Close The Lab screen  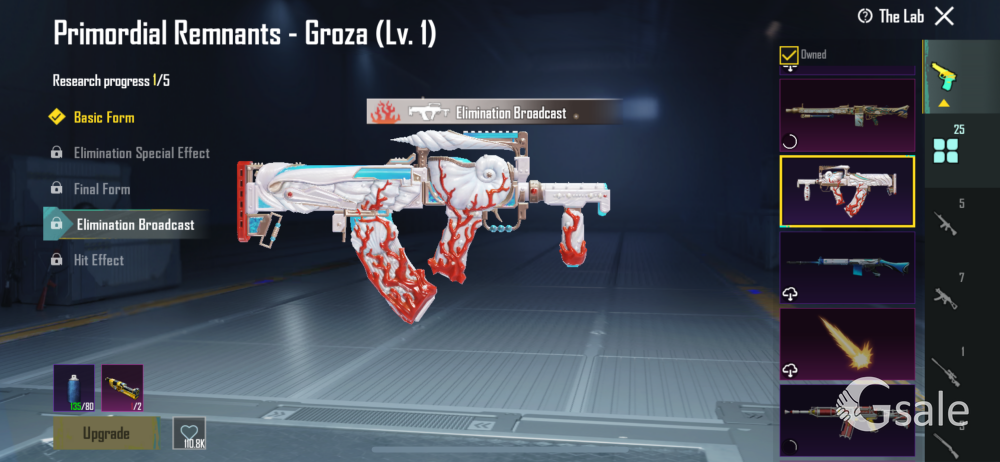click(x=944, y=16)
